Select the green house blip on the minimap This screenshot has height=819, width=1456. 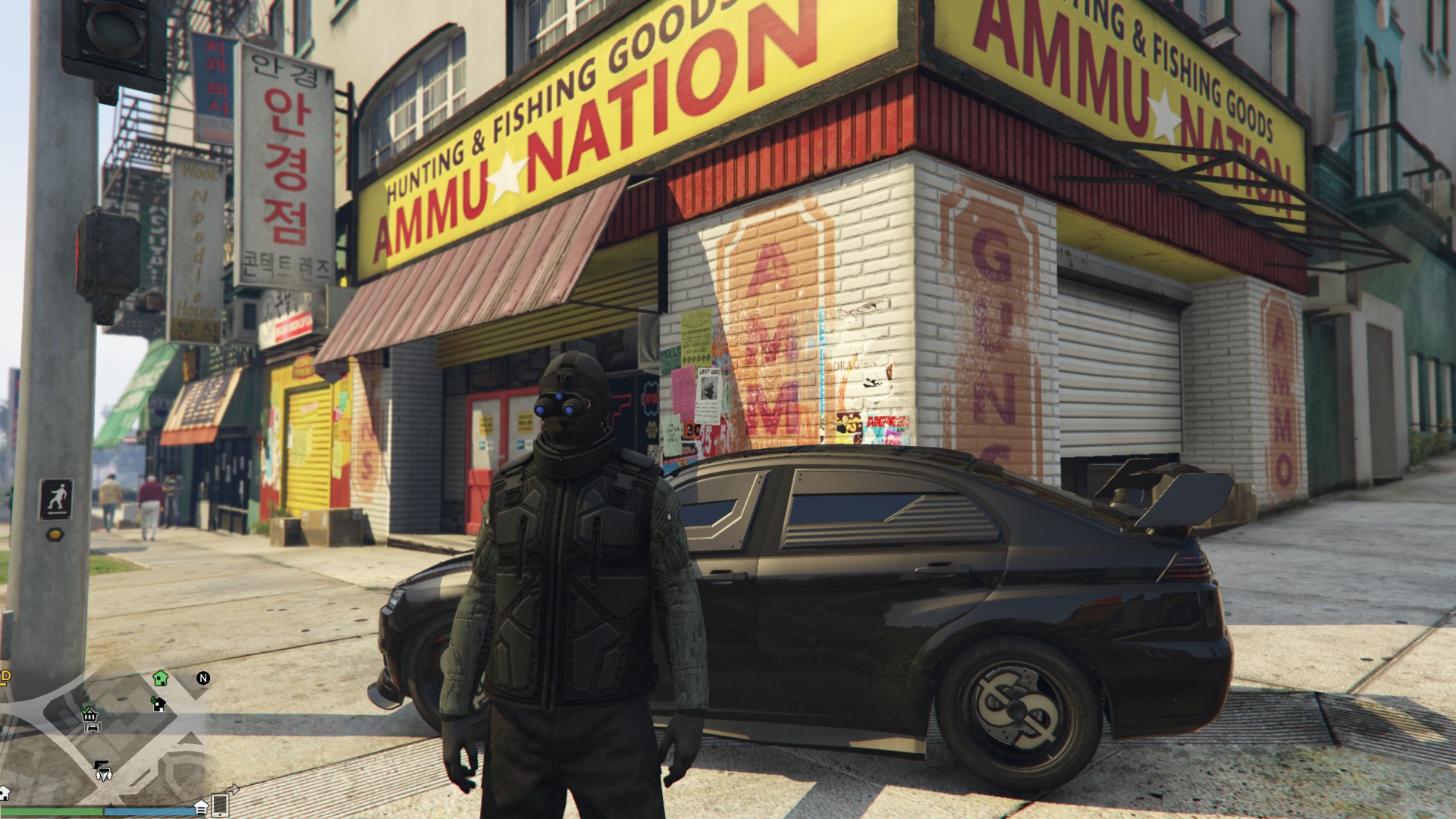pos(160,677)
